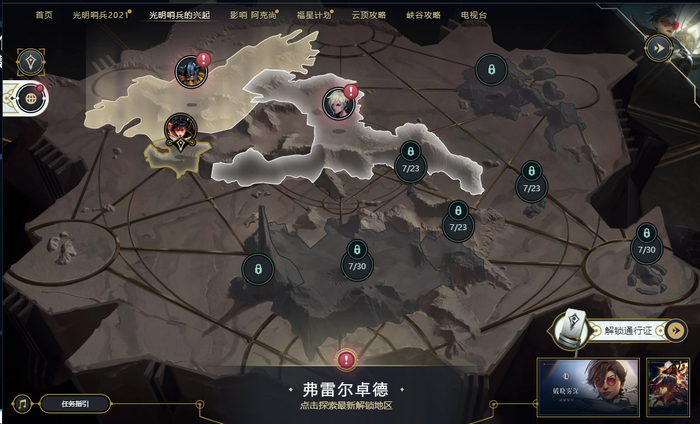Open the 首页 home tab
This screenshot has width=700, height=424.
click(x=43, y=16)
